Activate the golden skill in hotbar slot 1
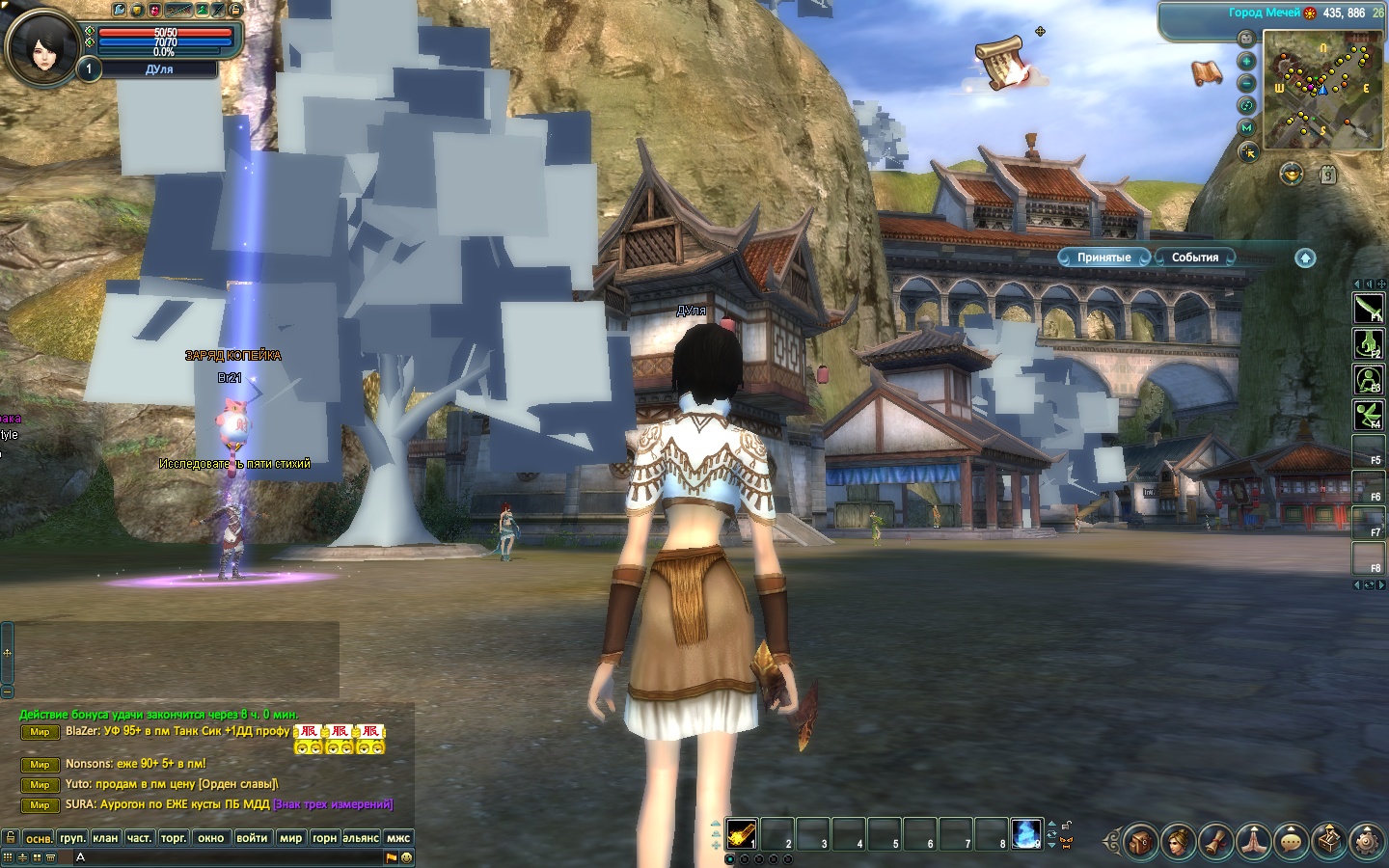 pyautogui.click(x=742, y=834)
